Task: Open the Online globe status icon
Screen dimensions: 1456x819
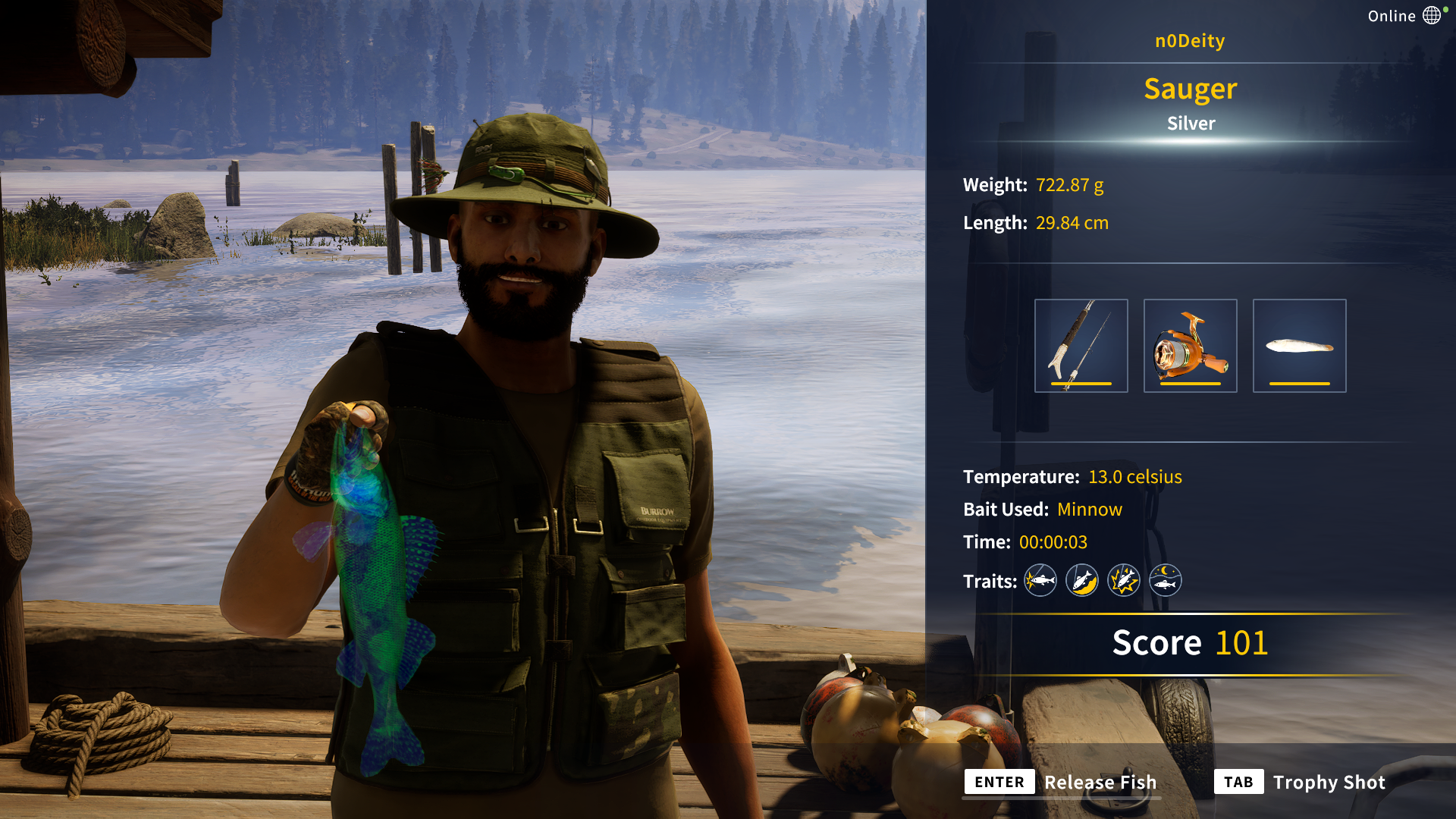Action: click(1431, 16)
